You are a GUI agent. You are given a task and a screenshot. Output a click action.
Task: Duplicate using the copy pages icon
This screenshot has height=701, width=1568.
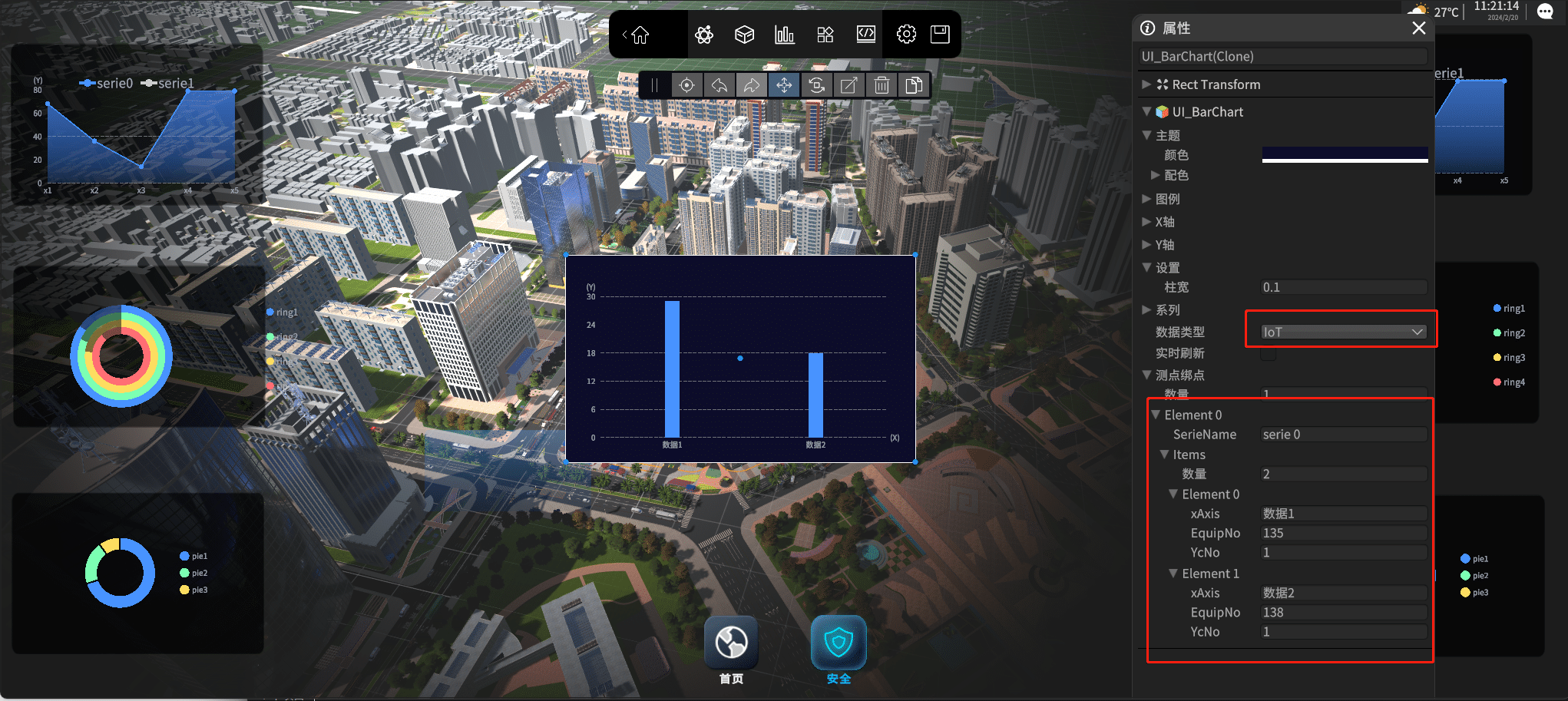coord(914,85)
